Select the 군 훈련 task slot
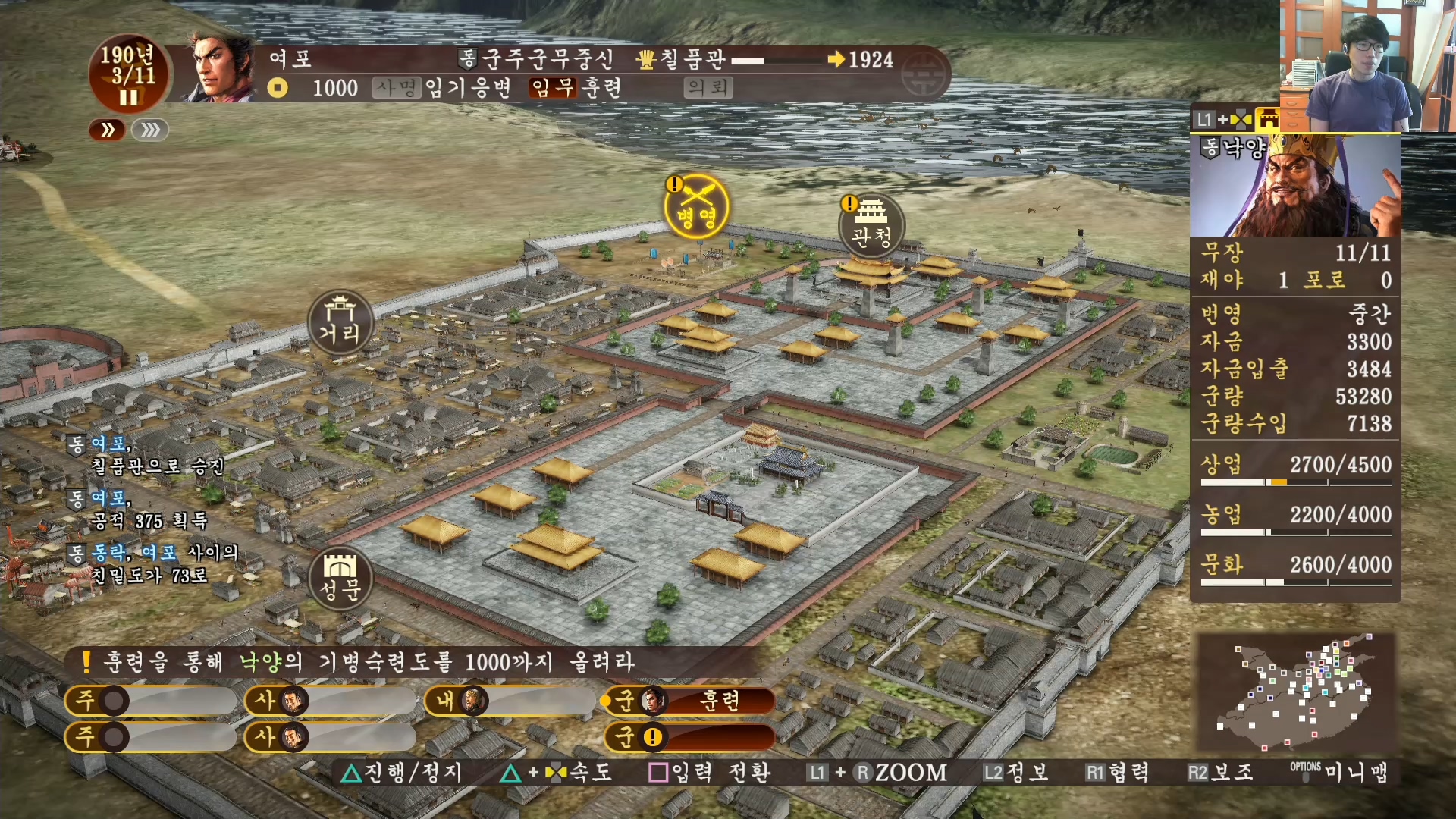This screenshot has width=1456, height=819. 690,700
